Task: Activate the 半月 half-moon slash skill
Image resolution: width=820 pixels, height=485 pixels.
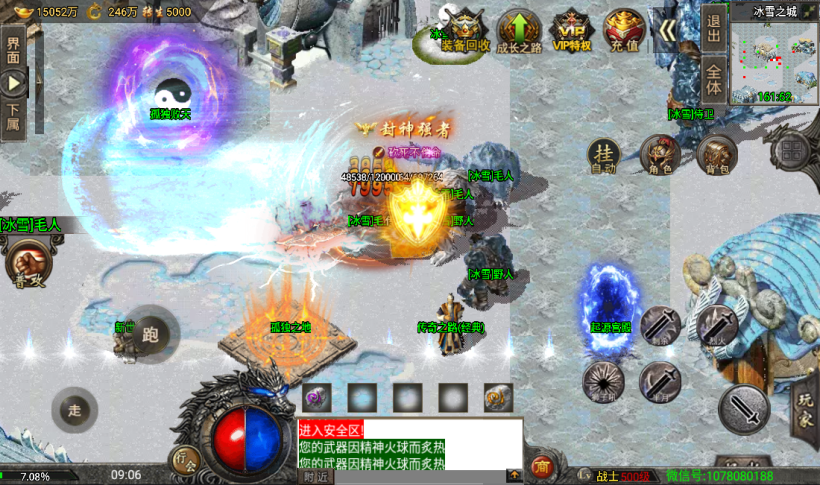Action: pyautogui.click(x=660, y=381)
